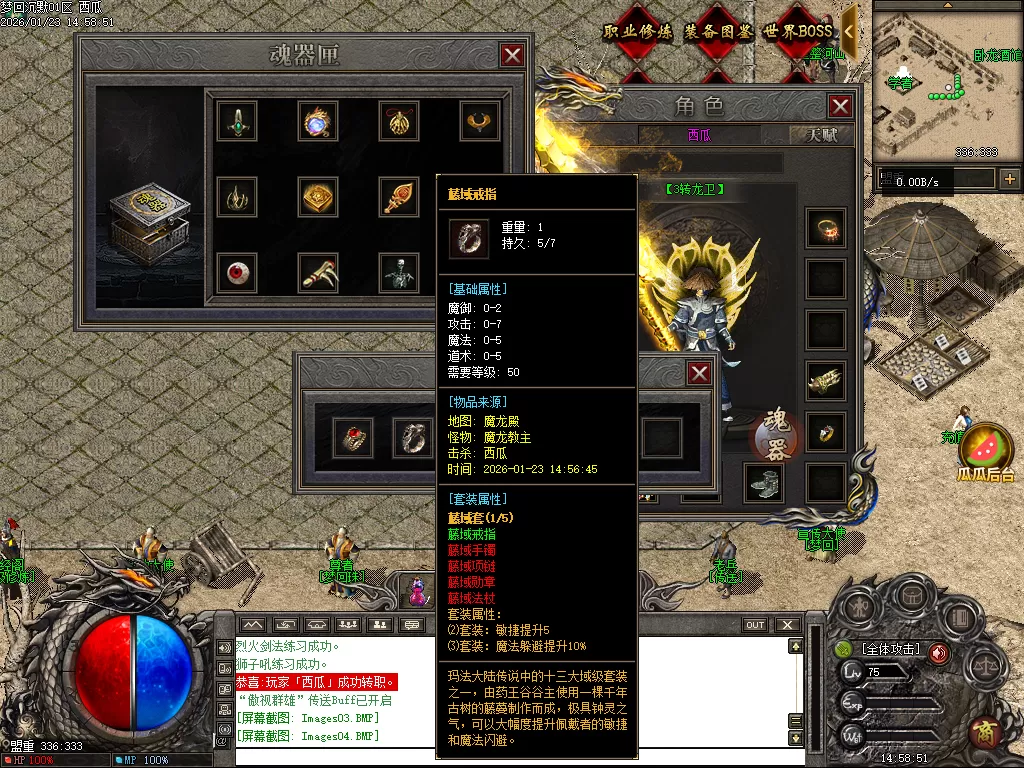Close the 角色 character panel

841,106
